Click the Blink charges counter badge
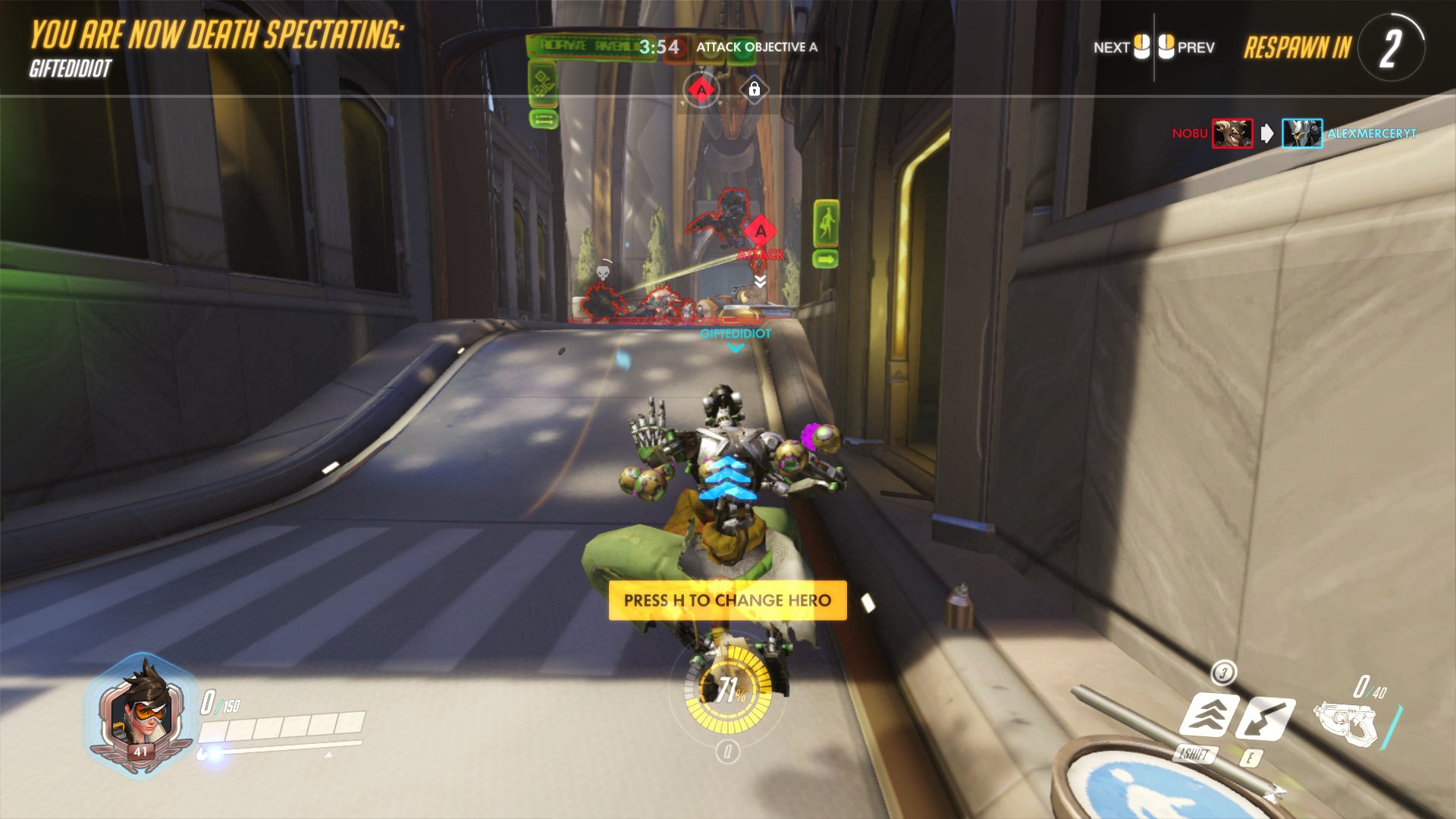1456x819 pixels. pyautogui.click(x=1223, y=671)
